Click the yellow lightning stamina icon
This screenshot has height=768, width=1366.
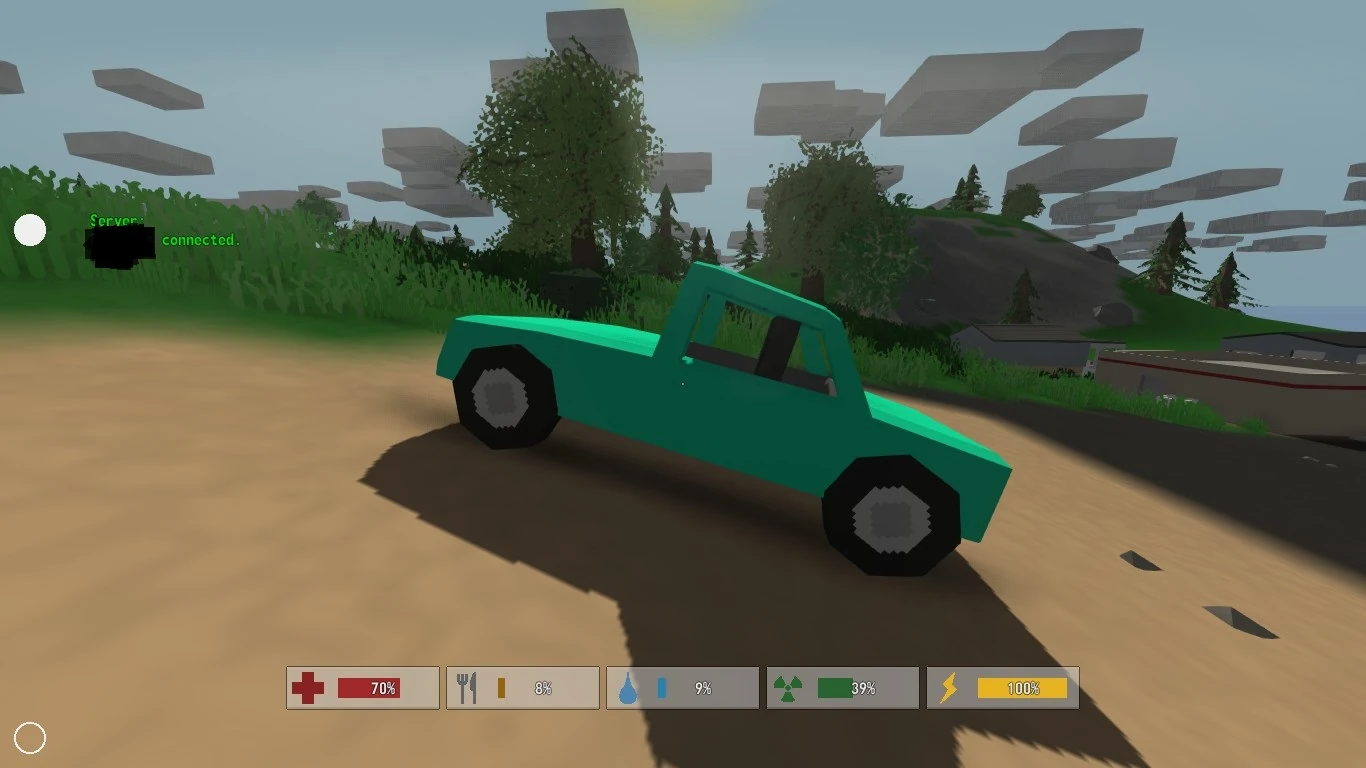click(x=950, y=687)
